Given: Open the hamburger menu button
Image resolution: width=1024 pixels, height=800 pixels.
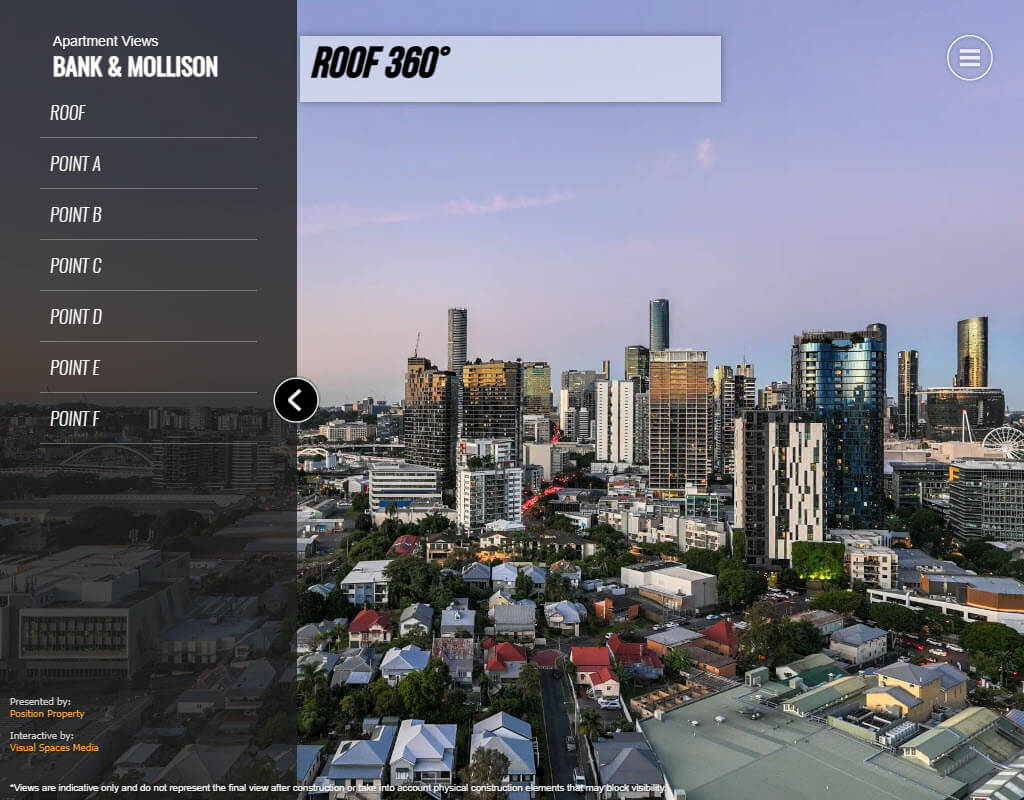Looking at the screenshot, I should pos(969,58).
